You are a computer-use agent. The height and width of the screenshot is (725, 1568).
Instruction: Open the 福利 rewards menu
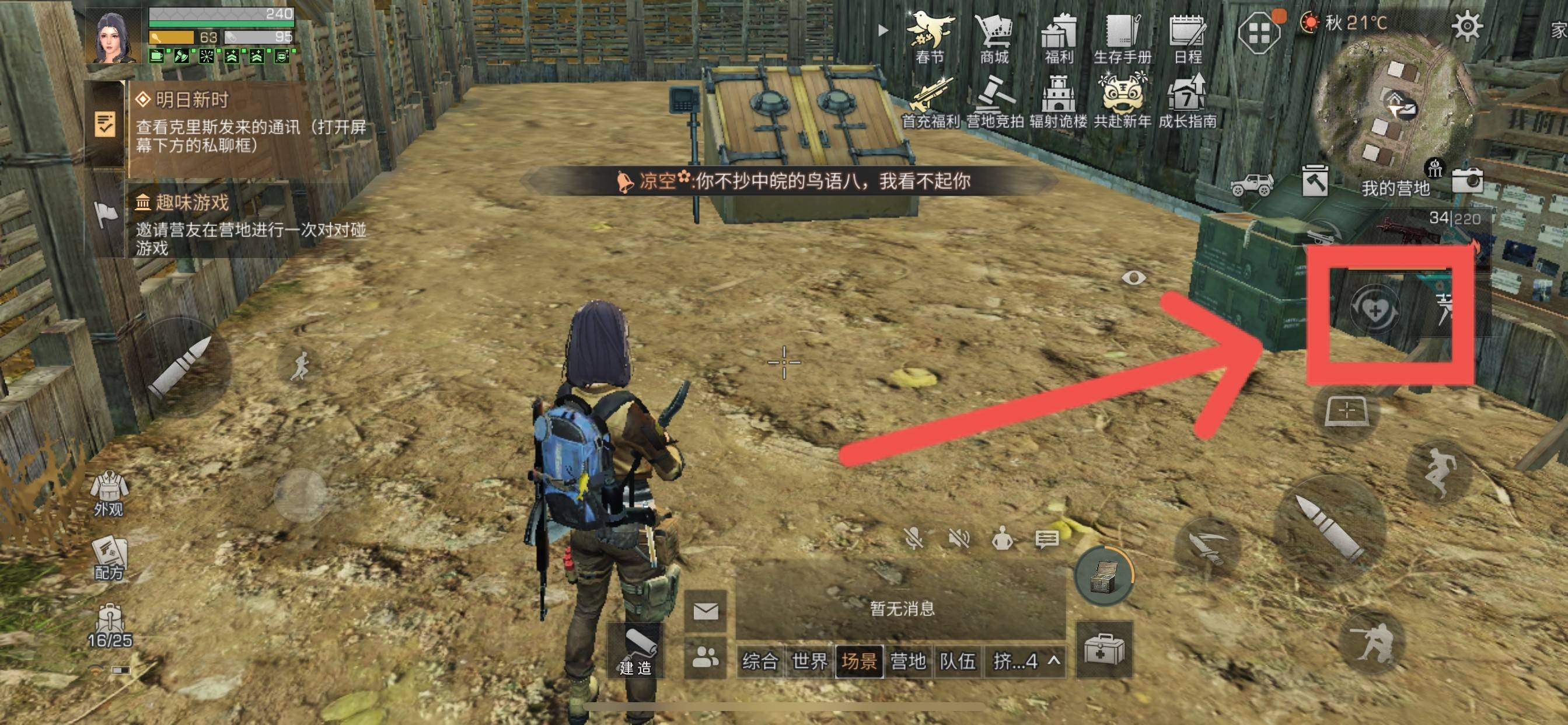coord(1059,38)
